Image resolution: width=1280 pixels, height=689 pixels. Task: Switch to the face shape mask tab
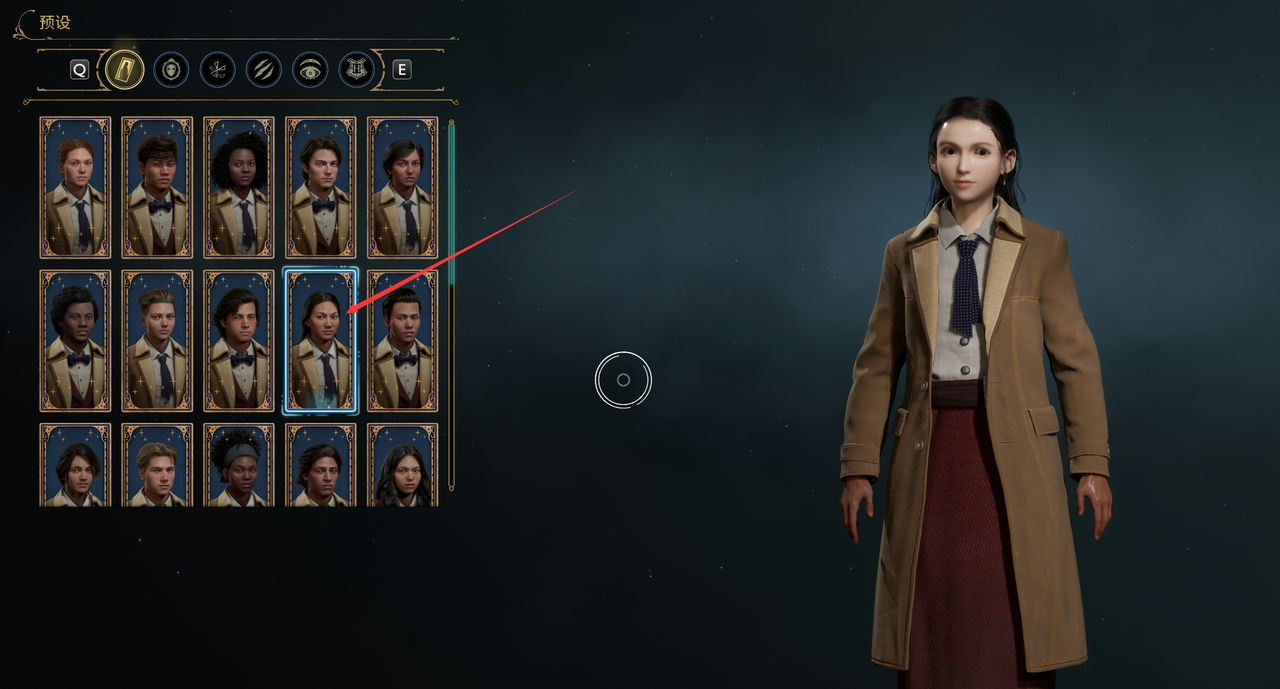coord(171,69)
